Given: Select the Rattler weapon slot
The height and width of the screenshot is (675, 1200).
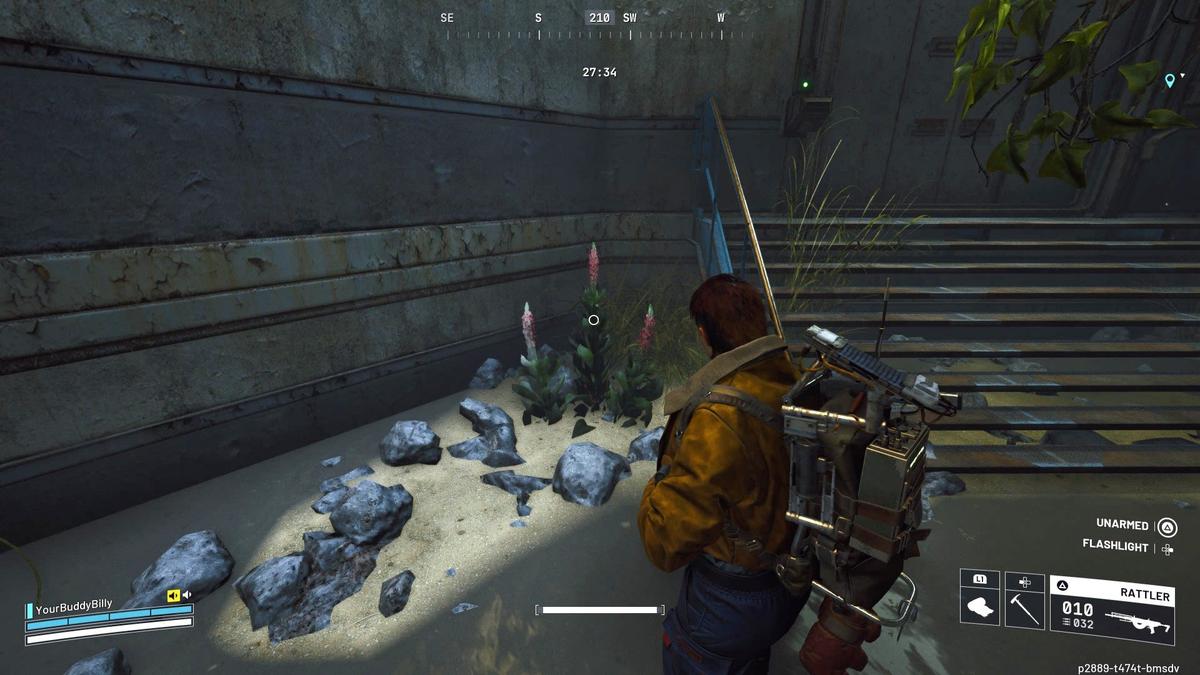Looking at the screenshot, I should (1111, 610).
